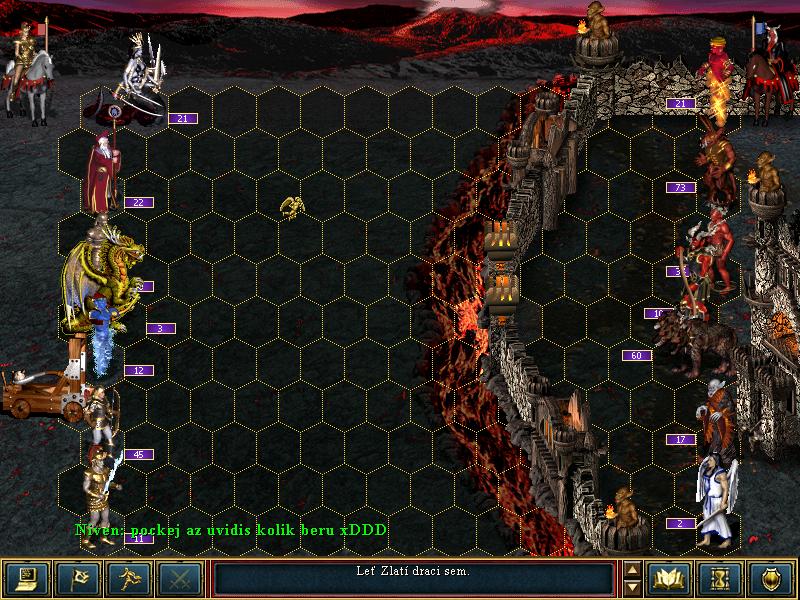Retreat from combat with the running-man button
800x600 pixels.
[x=129, y=578]
